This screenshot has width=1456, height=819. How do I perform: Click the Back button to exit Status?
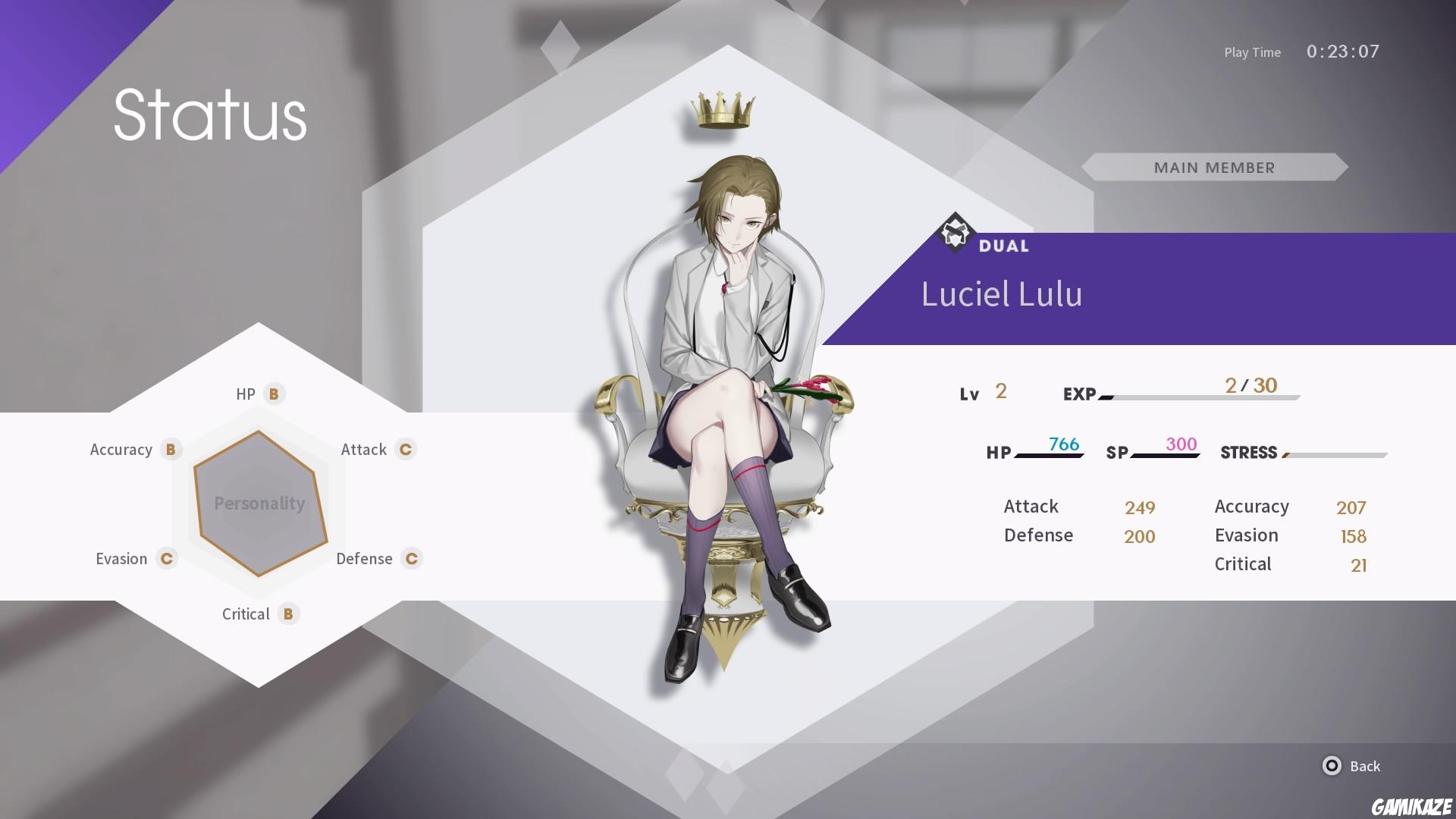click(x=1365, y=767)
